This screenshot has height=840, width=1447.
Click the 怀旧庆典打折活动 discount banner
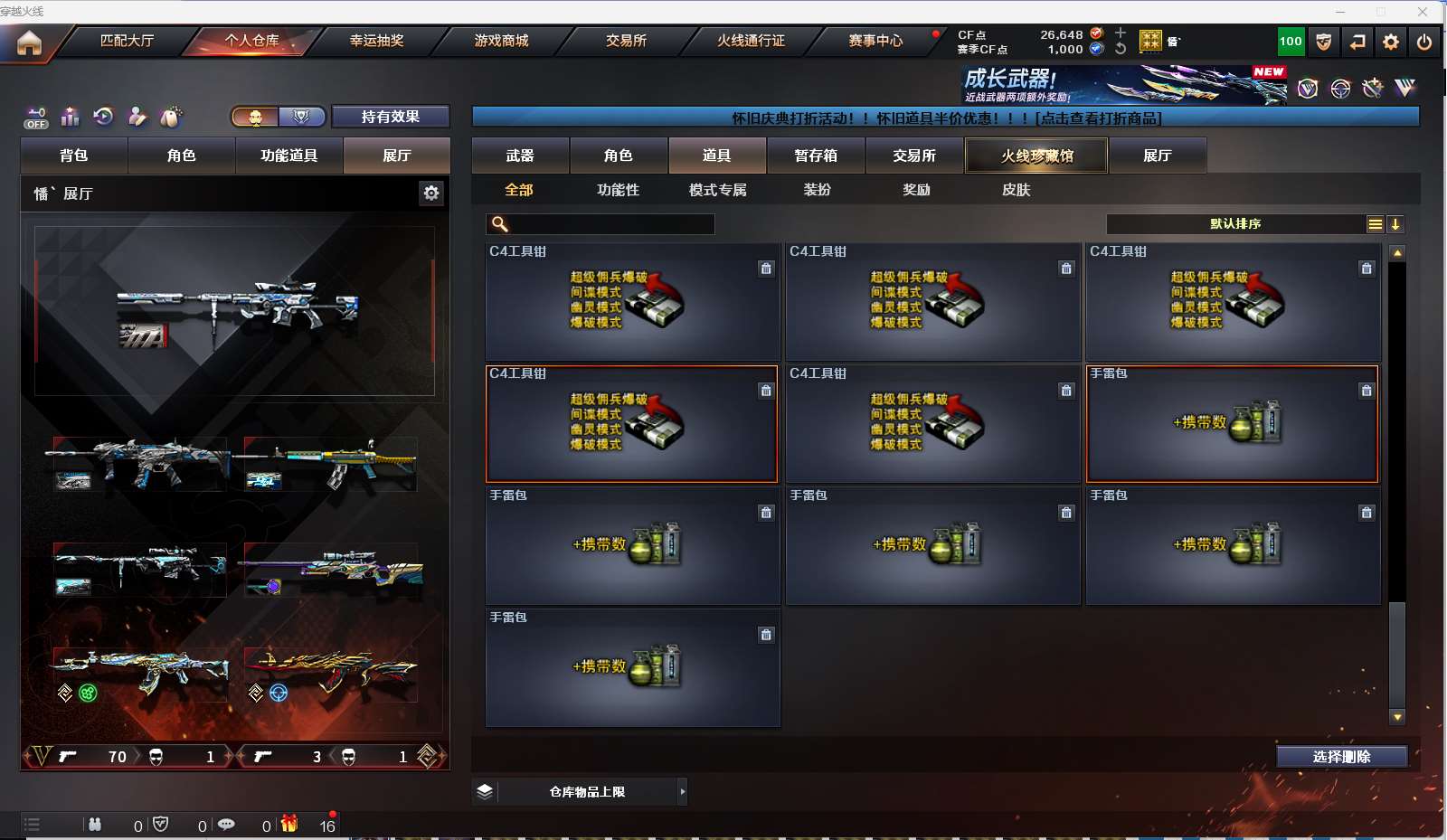pos(945,118)
